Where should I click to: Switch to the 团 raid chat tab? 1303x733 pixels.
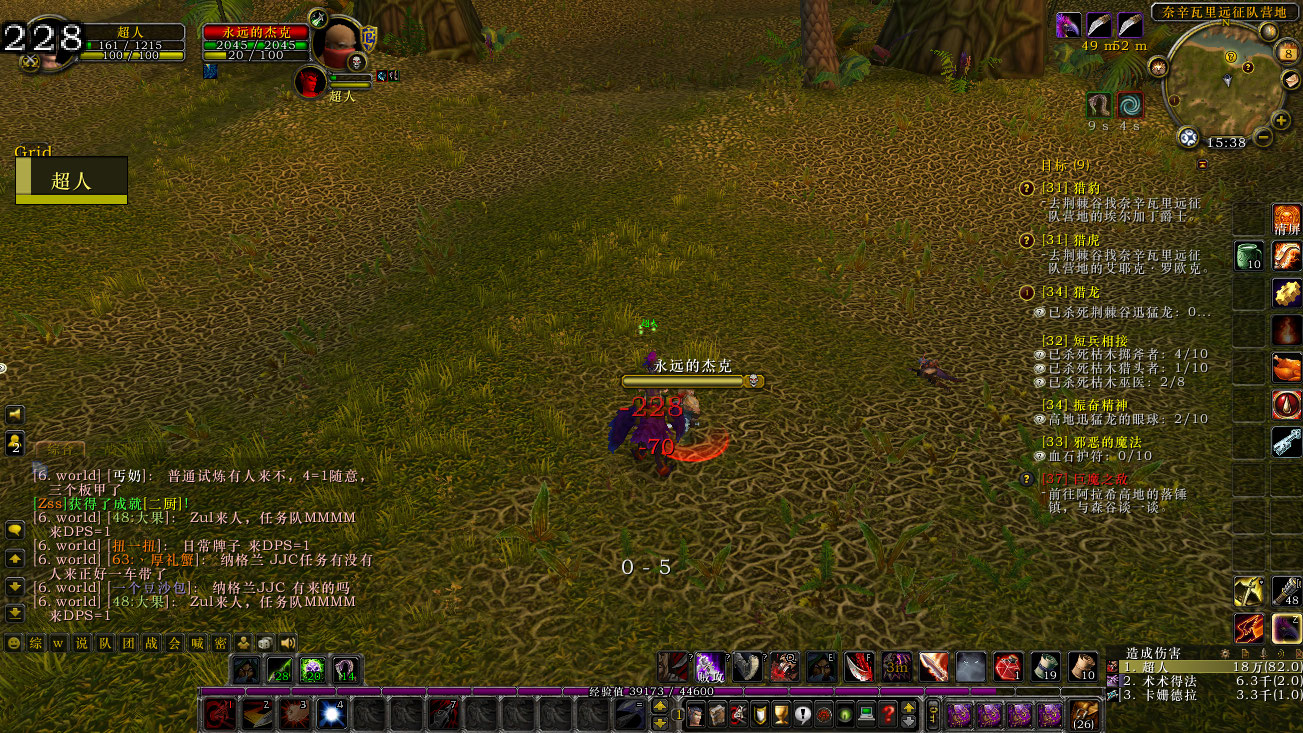click(x=128, y=644)
